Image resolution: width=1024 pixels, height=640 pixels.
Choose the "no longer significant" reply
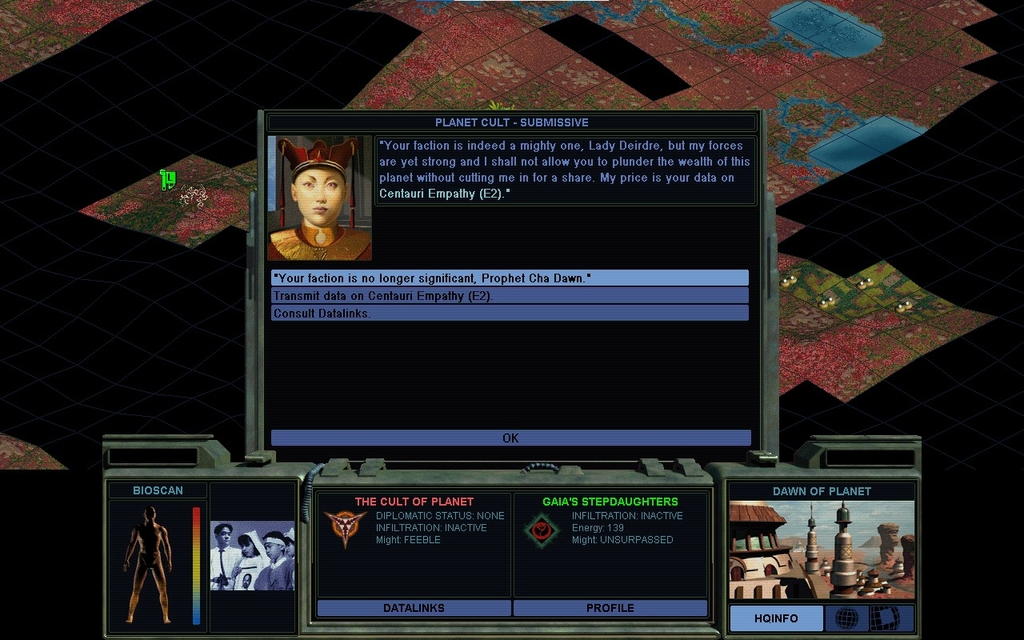(509, 278)
